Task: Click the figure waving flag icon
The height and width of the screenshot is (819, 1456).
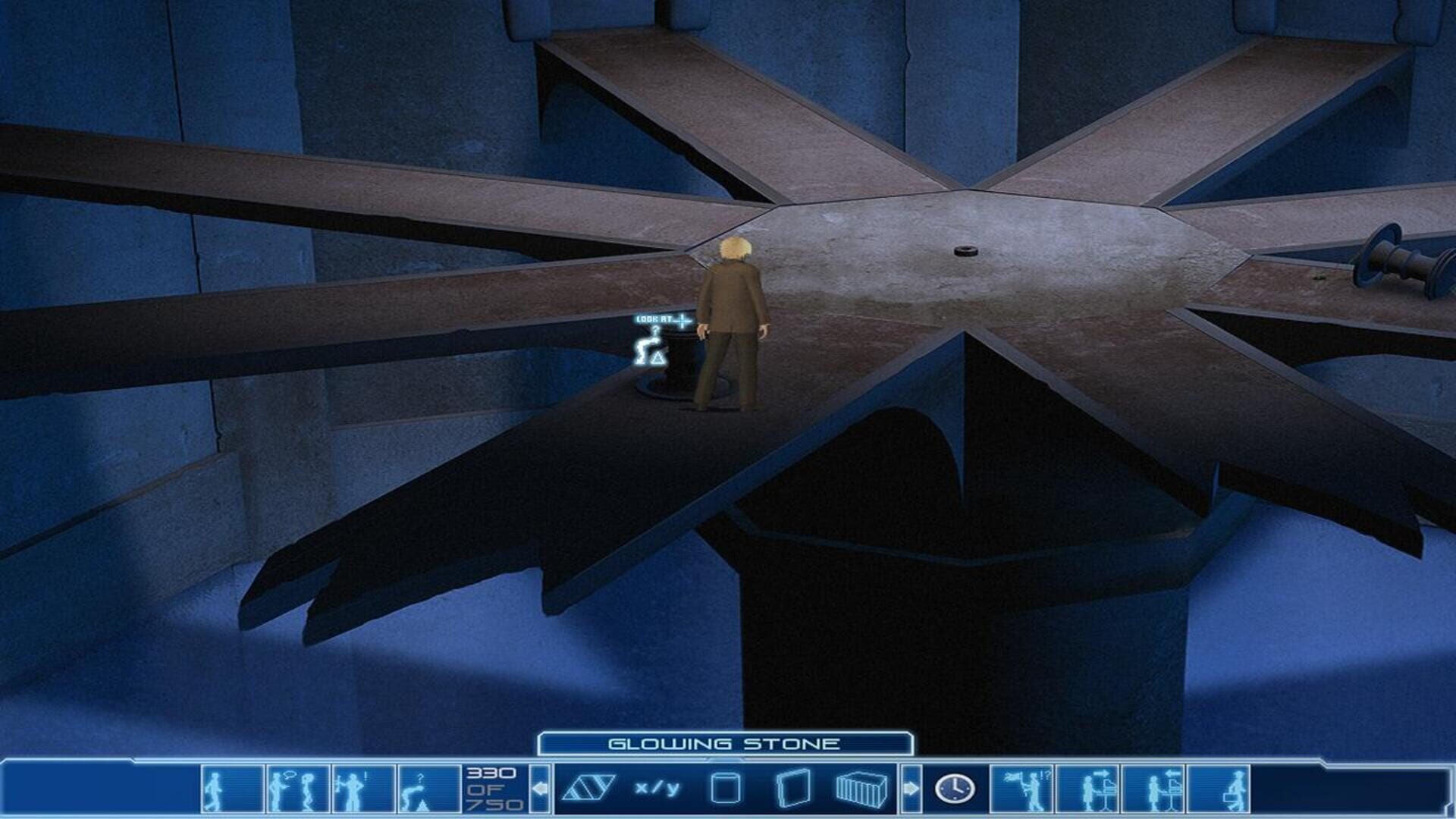Action: (1023, 789)
